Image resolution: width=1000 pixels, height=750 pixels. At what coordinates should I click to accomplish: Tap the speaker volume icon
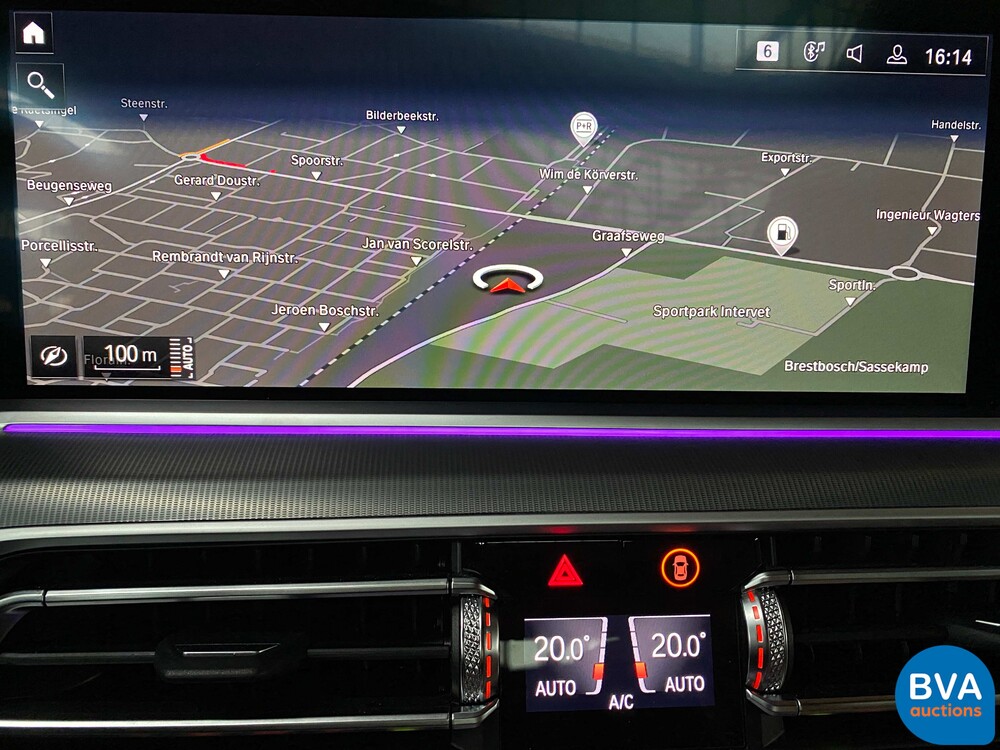(x=855, y=54)
